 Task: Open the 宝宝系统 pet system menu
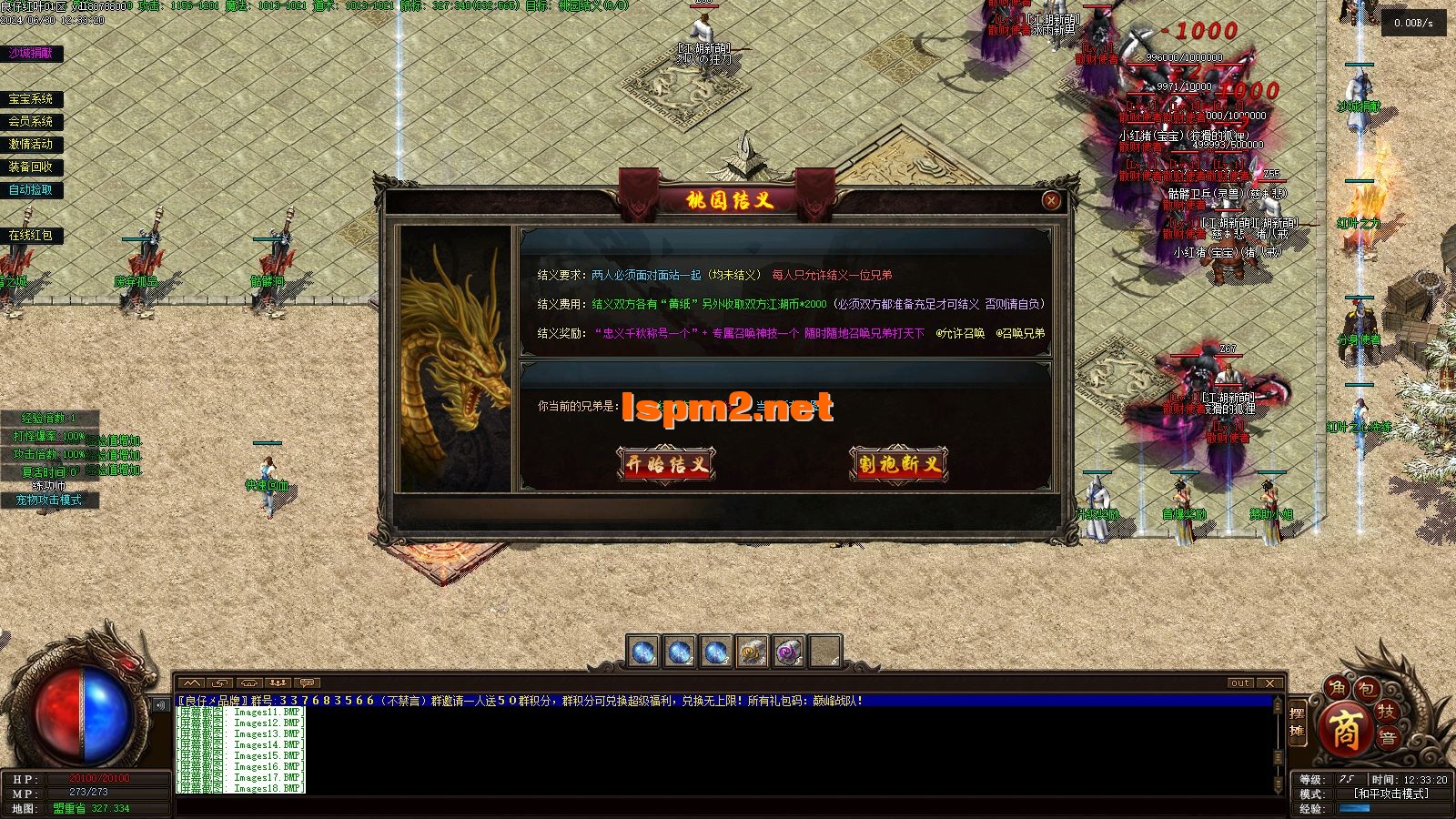[x=31, y=99]
